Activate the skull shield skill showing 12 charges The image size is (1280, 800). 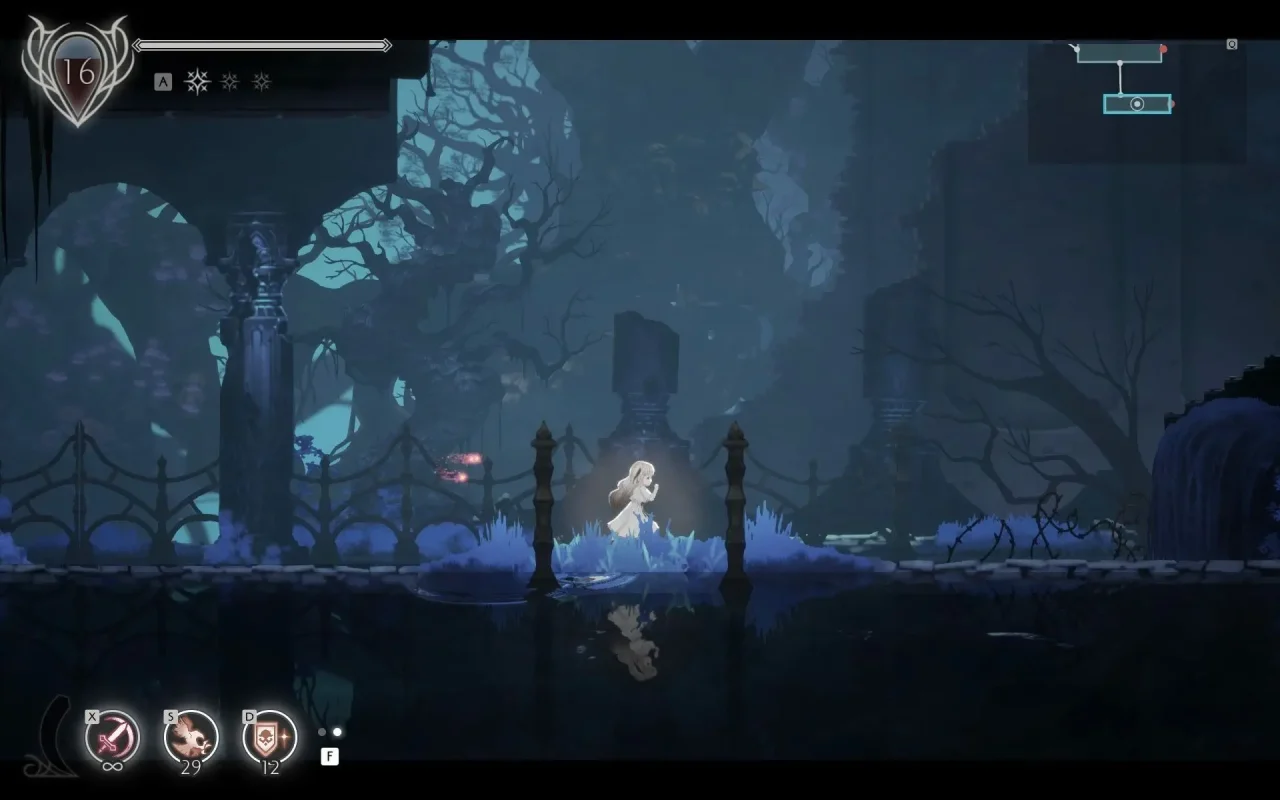pyautogui.click(x=267, y=738)
